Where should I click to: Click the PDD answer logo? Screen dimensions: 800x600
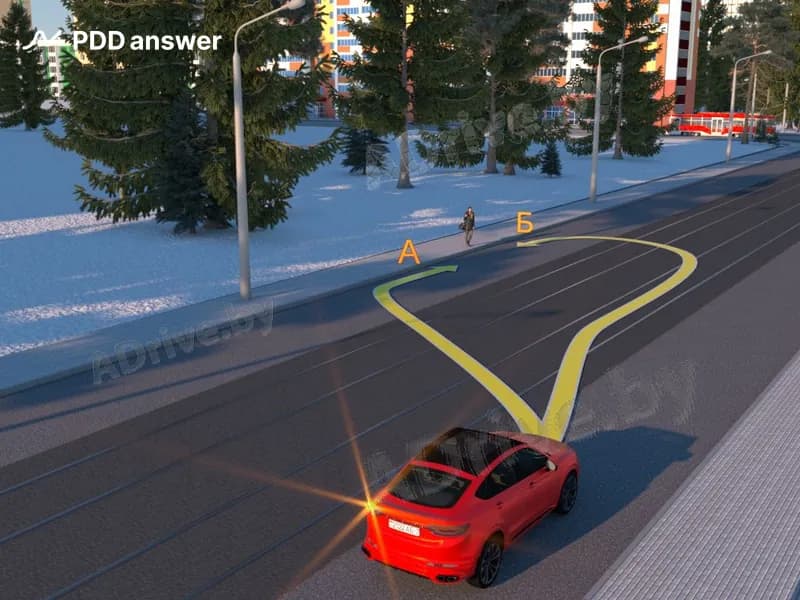tap(122, 41)
